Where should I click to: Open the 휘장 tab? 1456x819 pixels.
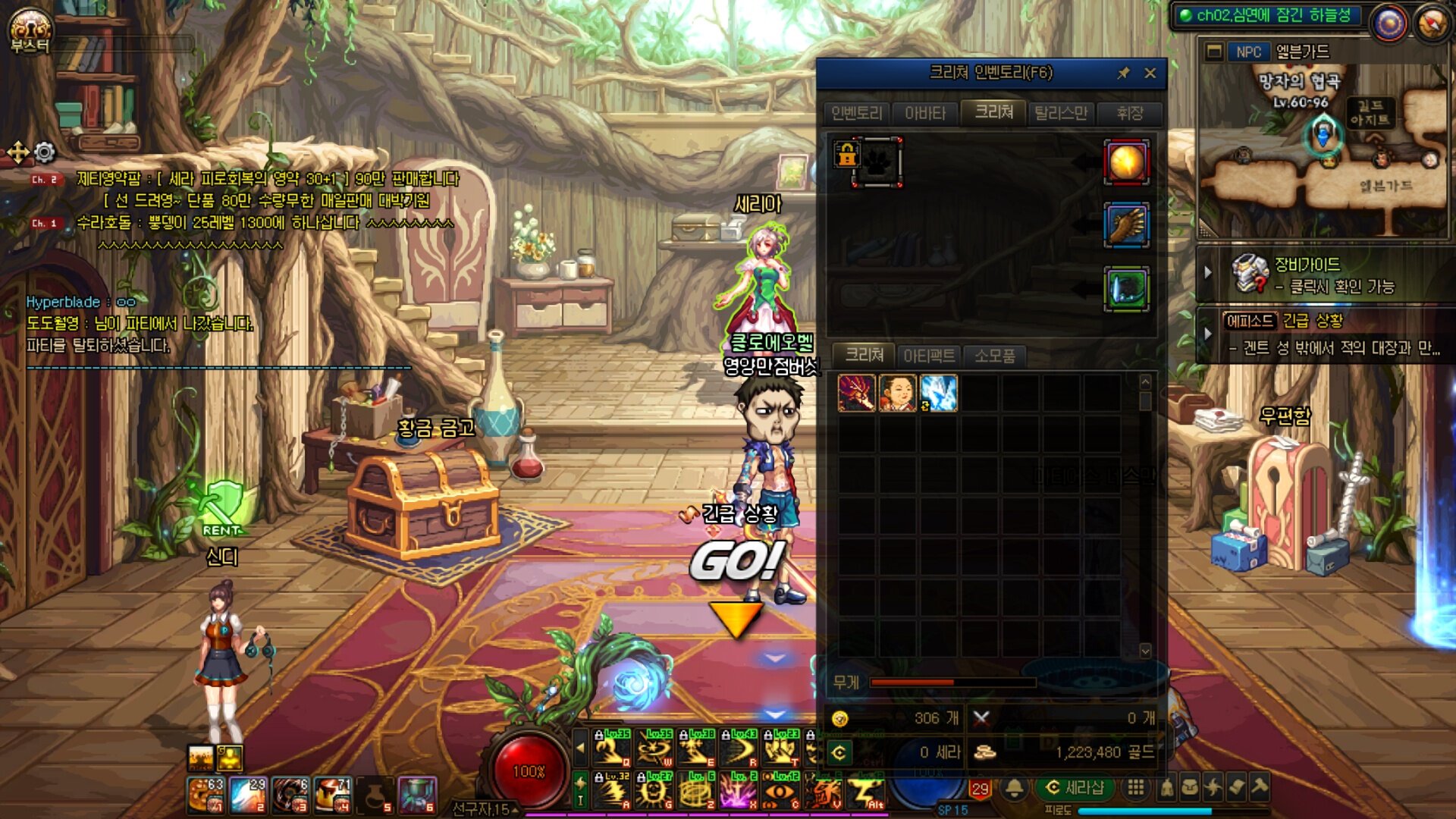pos(1130,114)
